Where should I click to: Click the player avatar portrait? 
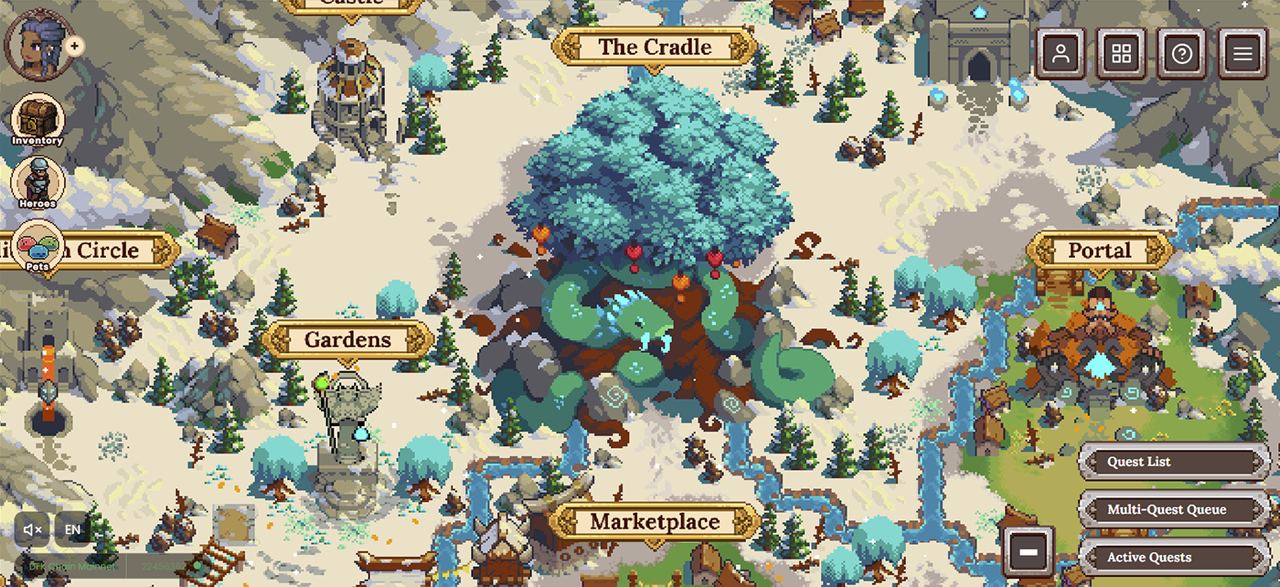[35, 42]
